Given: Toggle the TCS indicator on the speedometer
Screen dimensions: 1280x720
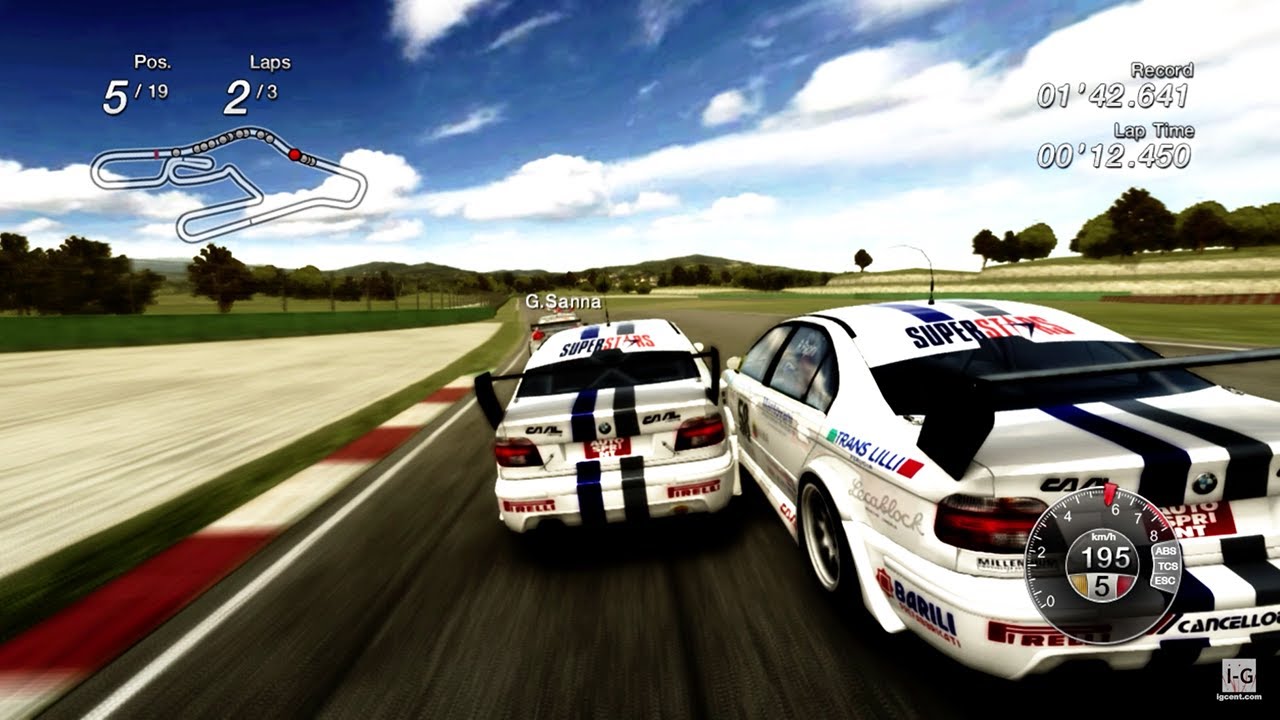Looking at the screenshot, I should click(x=1168, y=567).
